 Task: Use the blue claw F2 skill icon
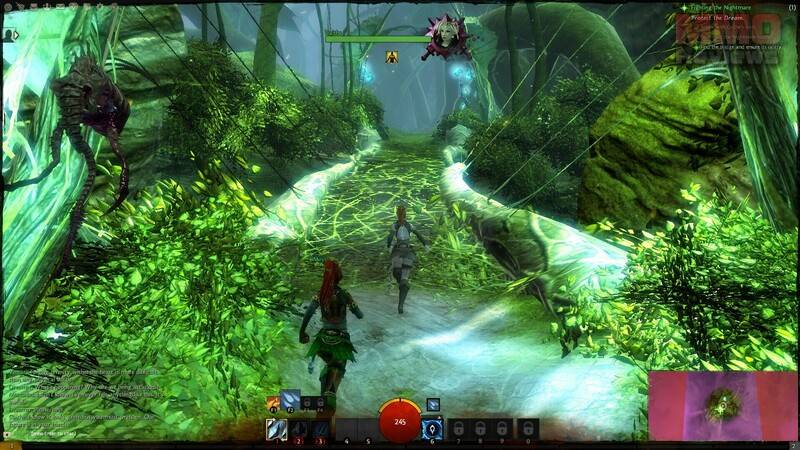(x=290, y=400)
